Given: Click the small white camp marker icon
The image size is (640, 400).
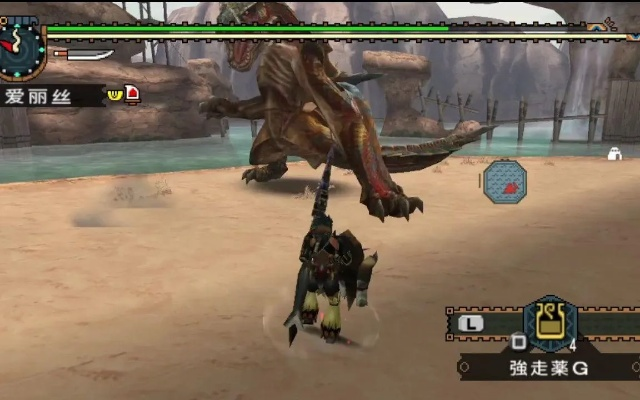Looking at the screenshot, I should 616,154.
